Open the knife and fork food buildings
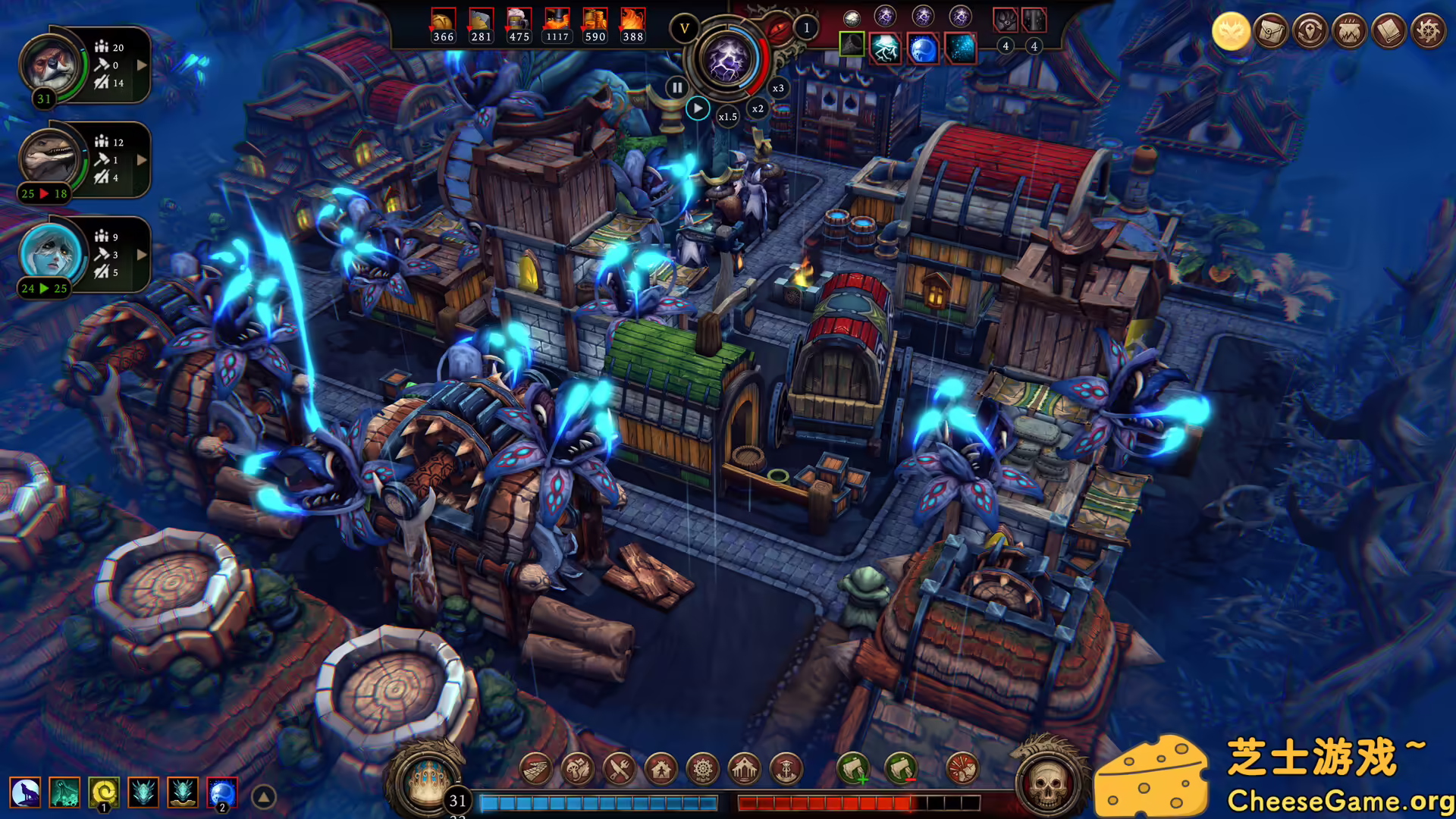This screenshot has width=1456, height=819. click(x=620, y=770)
